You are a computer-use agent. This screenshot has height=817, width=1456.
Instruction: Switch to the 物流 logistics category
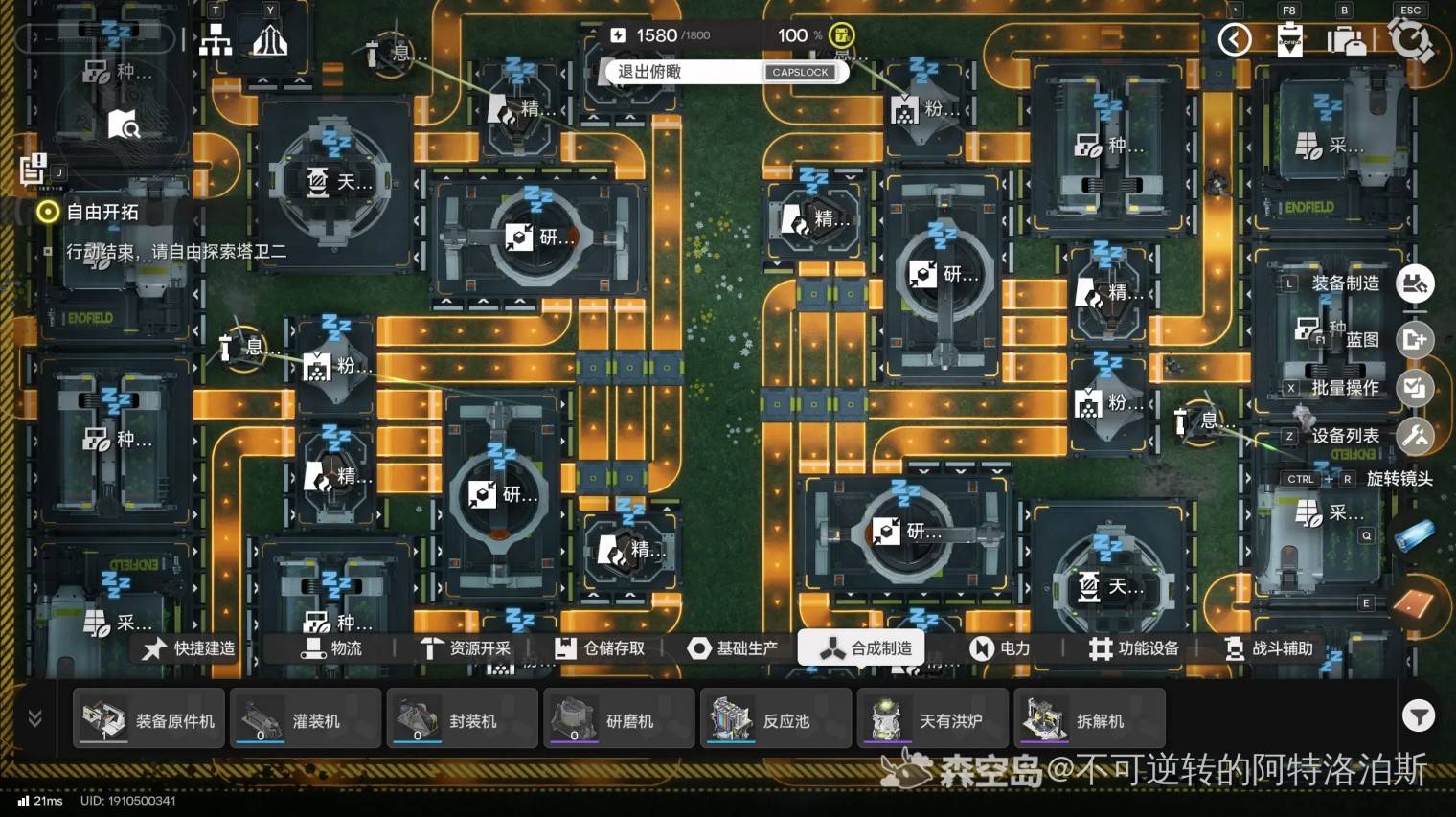point(332,648)
